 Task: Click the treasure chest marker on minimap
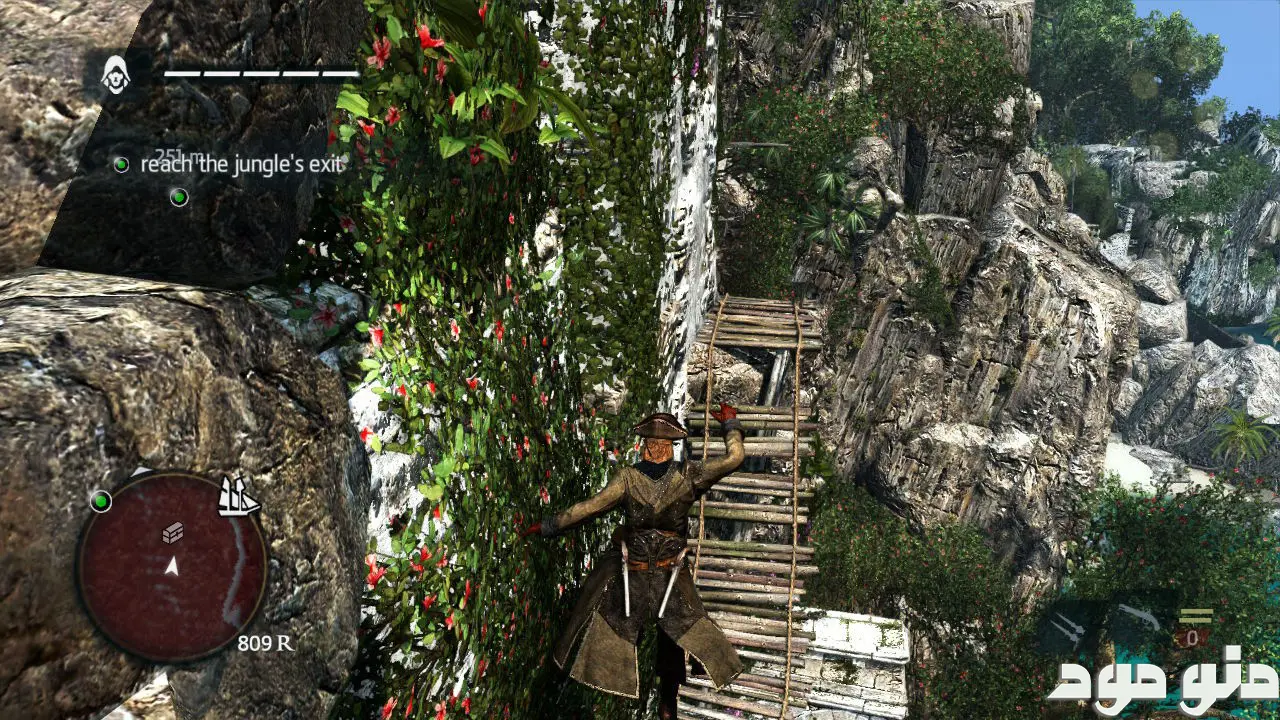[x=172, y=532]
